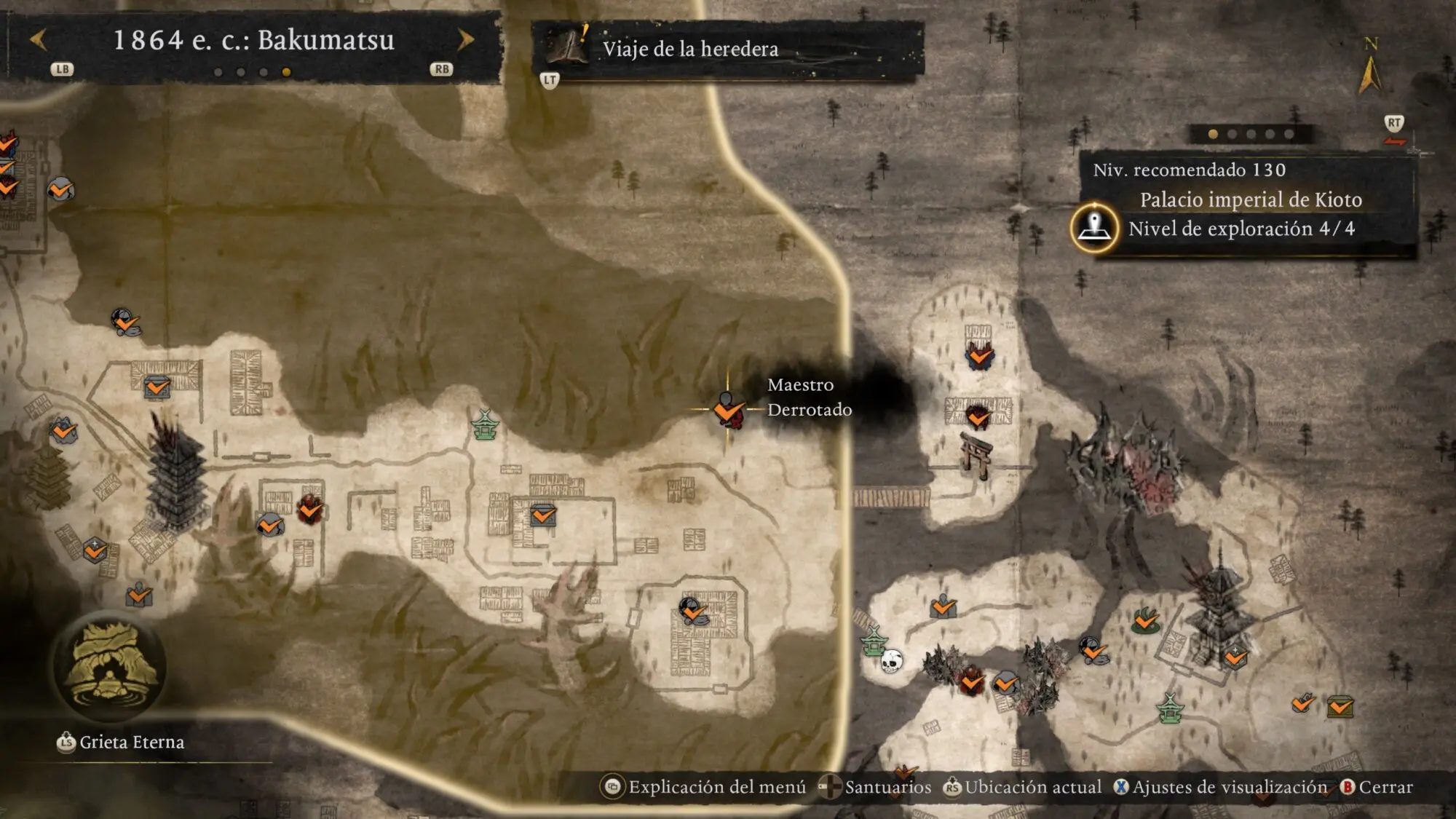Open the Grieta Eterna emblem
The height and width of the screenshot is (819, 1456).
[x=109, y=666]
